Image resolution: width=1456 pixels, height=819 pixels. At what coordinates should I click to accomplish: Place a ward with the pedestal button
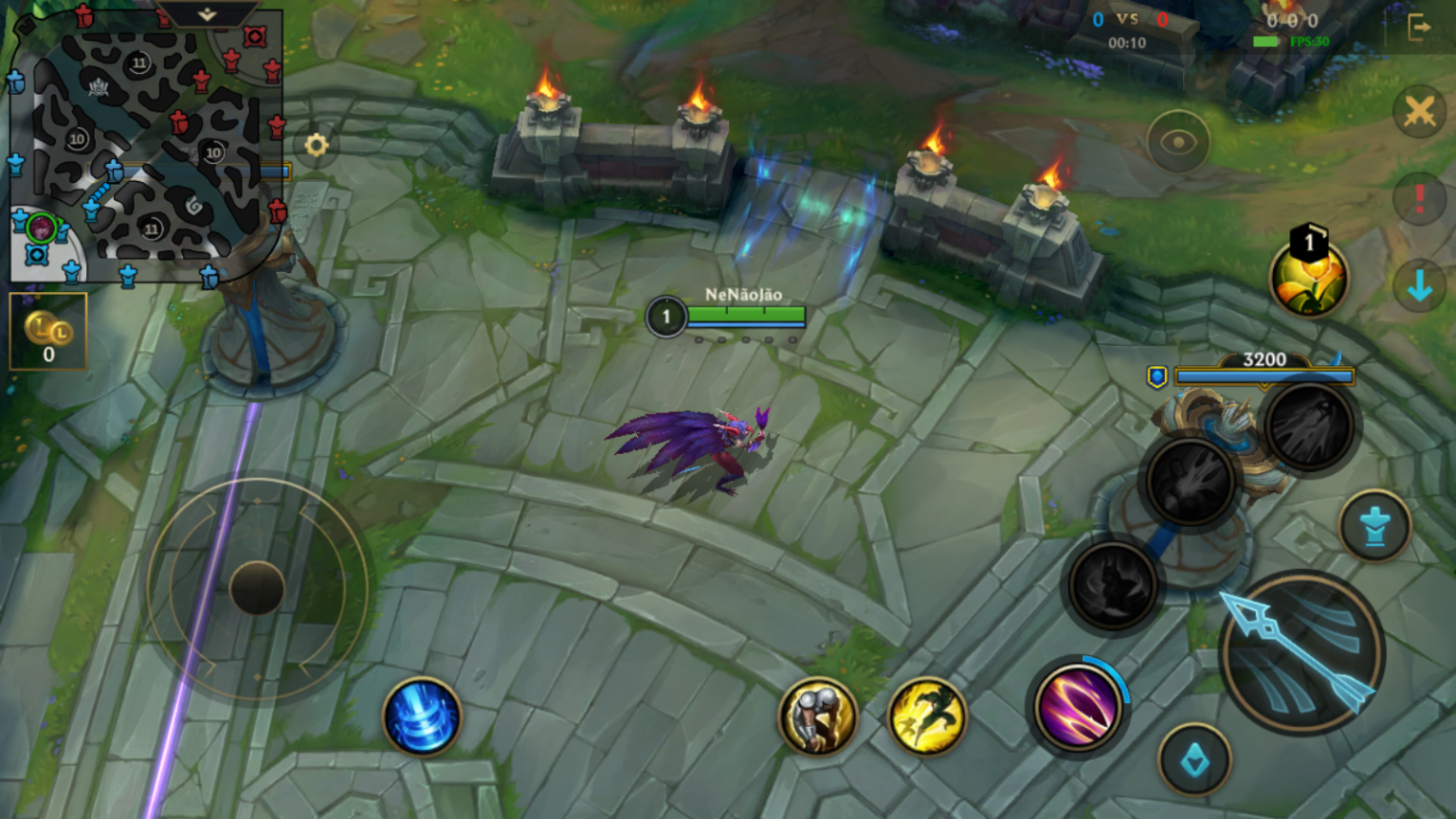click(1376, 527)
